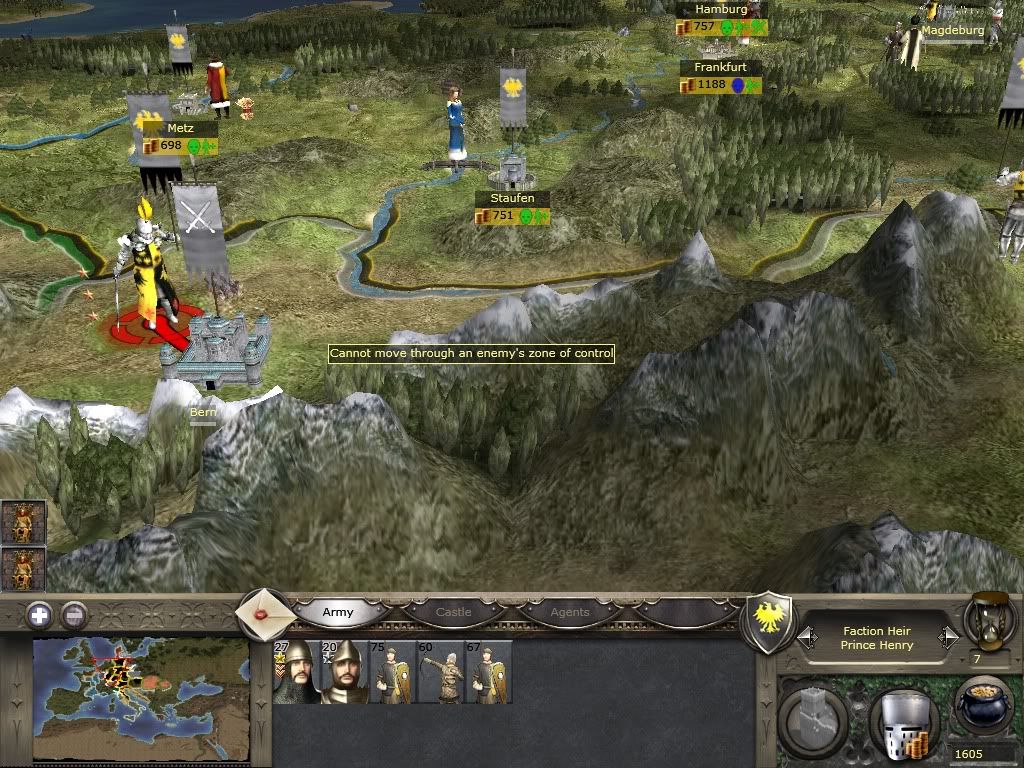Zoom in the minimap with plus button
Viewport: 1024px width, 768px height.
pyautogui.click(x=39, y=615)
